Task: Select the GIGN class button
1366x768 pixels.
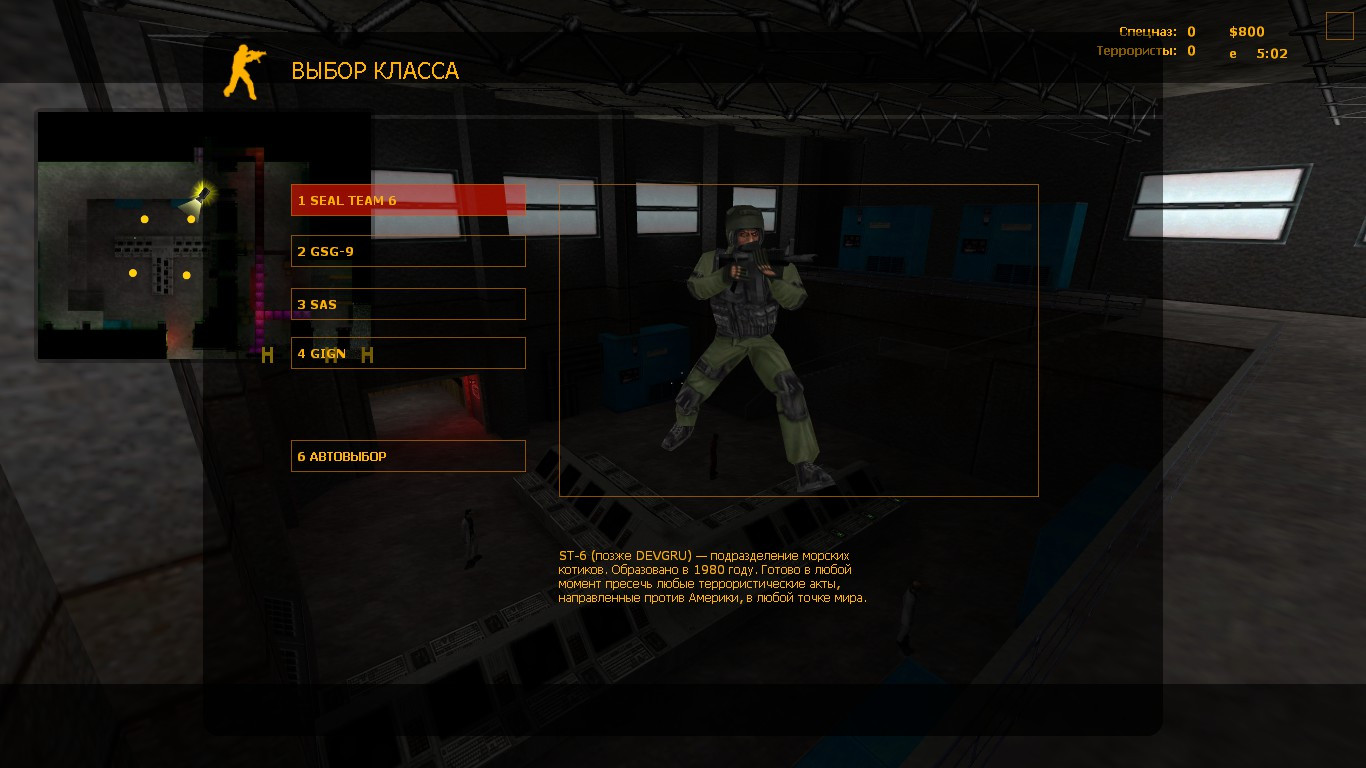Action: (x=408, y=352)
